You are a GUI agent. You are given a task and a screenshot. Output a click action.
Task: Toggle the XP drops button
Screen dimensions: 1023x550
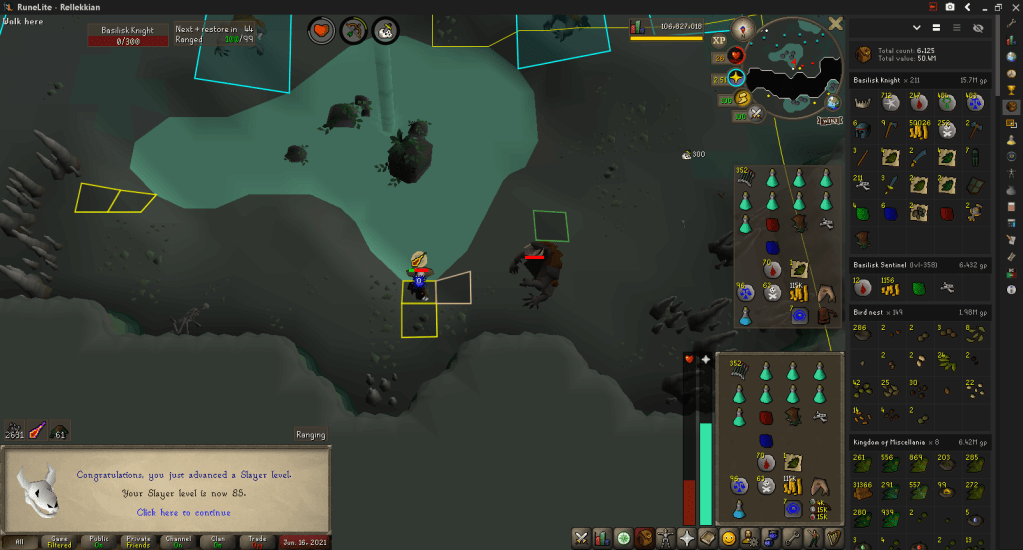pyautogui.click(x=718, y=41)
